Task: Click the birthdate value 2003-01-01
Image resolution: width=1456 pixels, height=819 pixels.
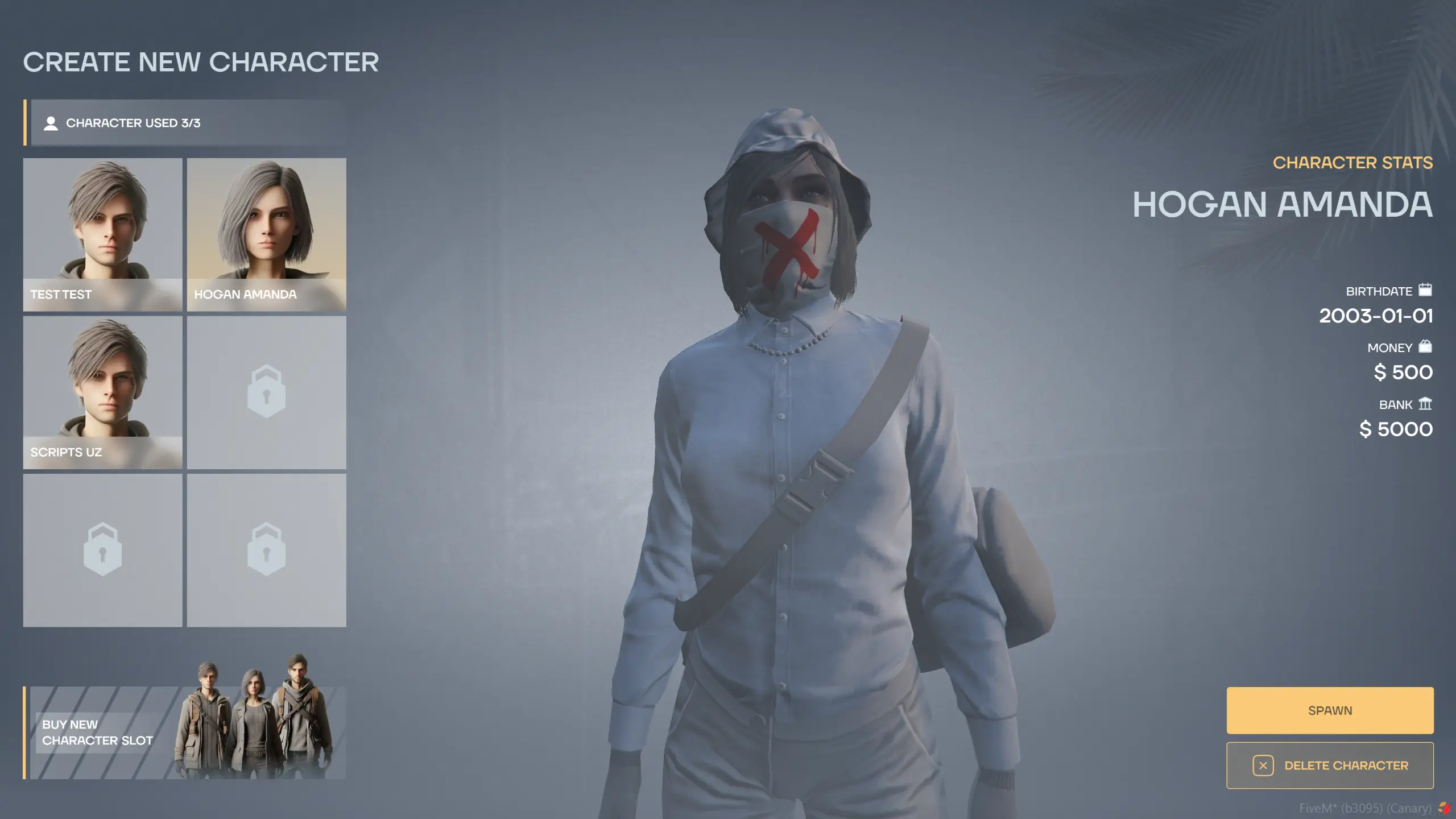Action: click(1376, 316)
